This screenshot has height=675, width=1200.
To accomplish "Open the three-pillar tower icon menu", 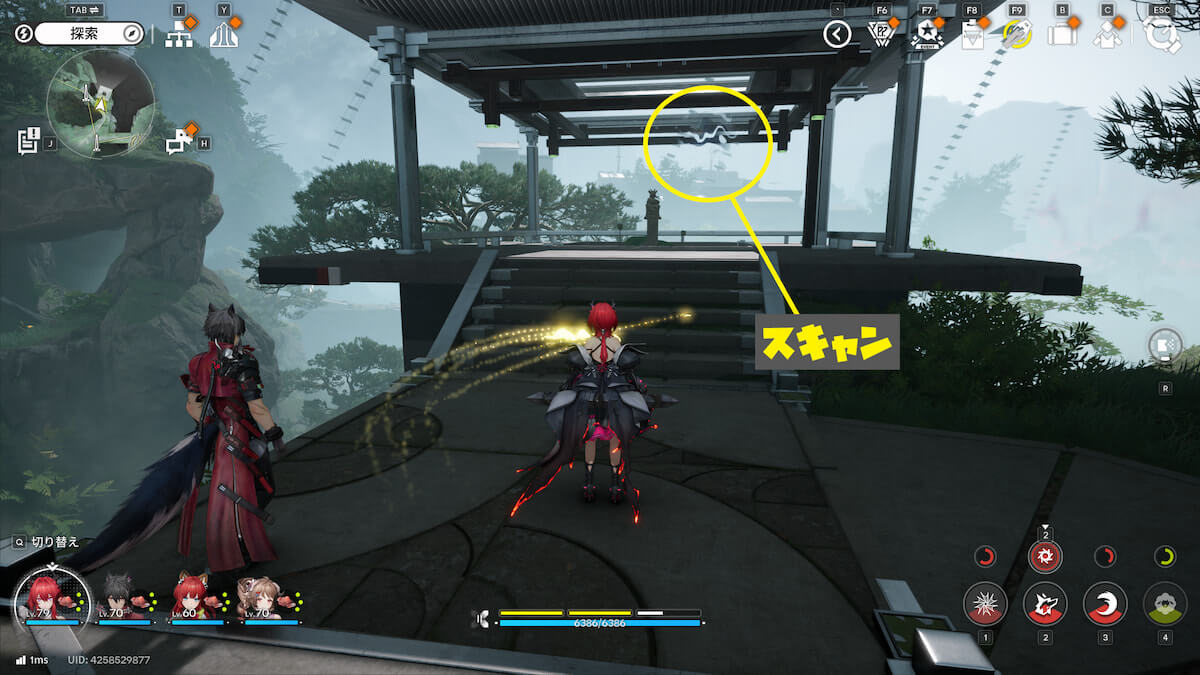I will pos(224,35).
